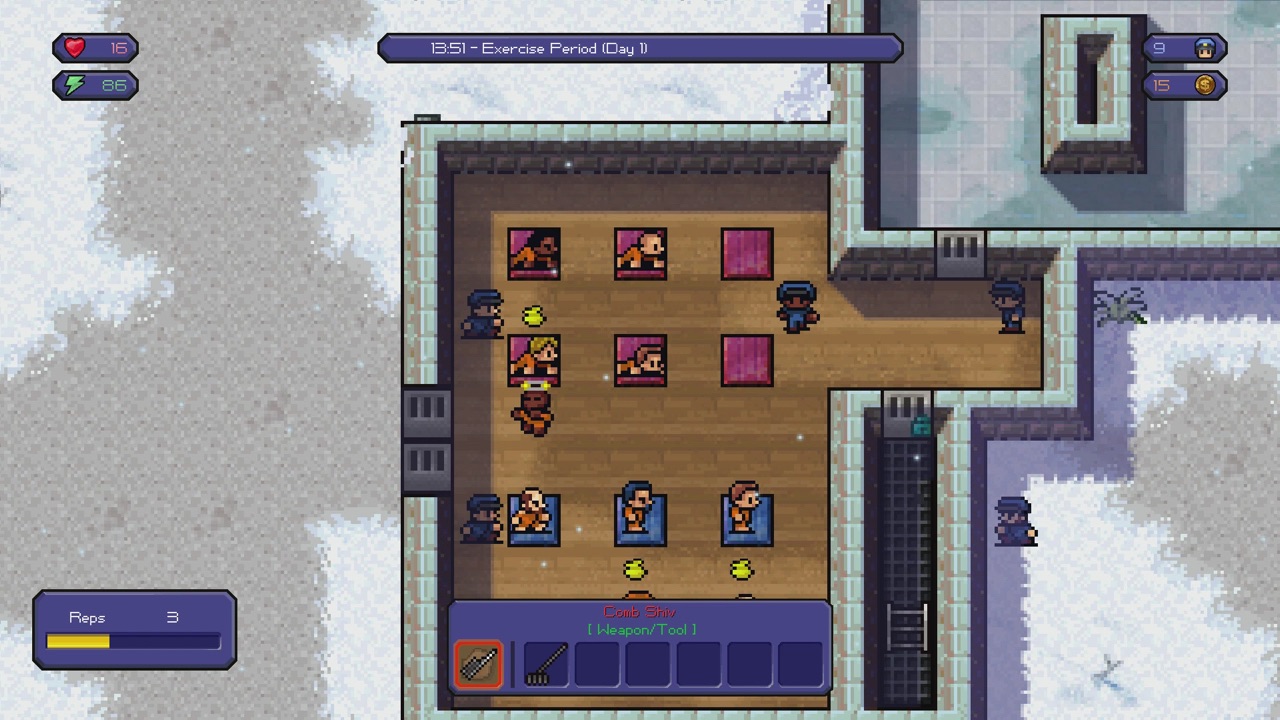
Task: Click the green [Weapon/Tool] description
Action: tap(640, 630)
